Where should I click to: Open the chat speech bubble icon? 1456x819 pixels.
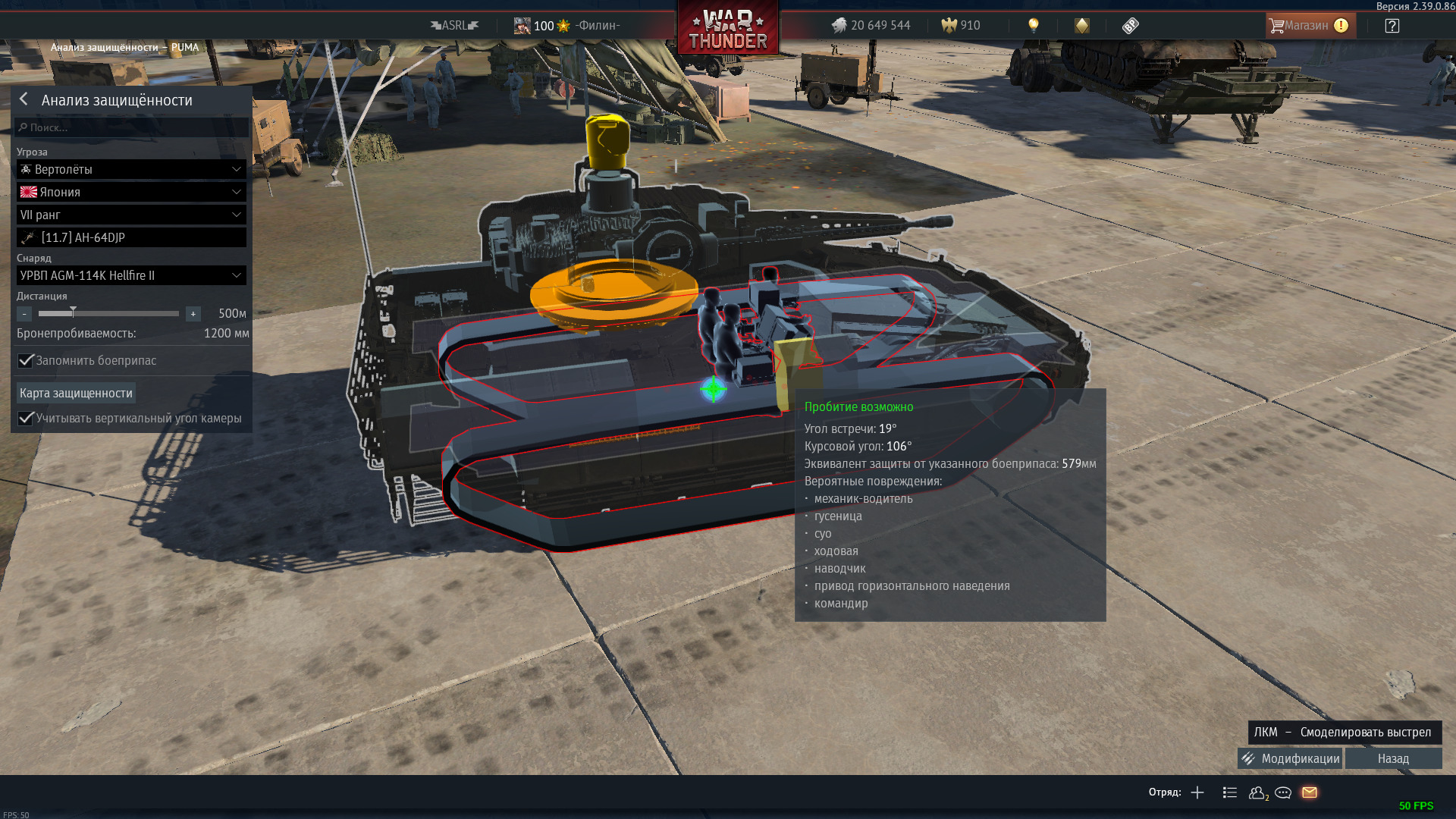coord(1283,792)
